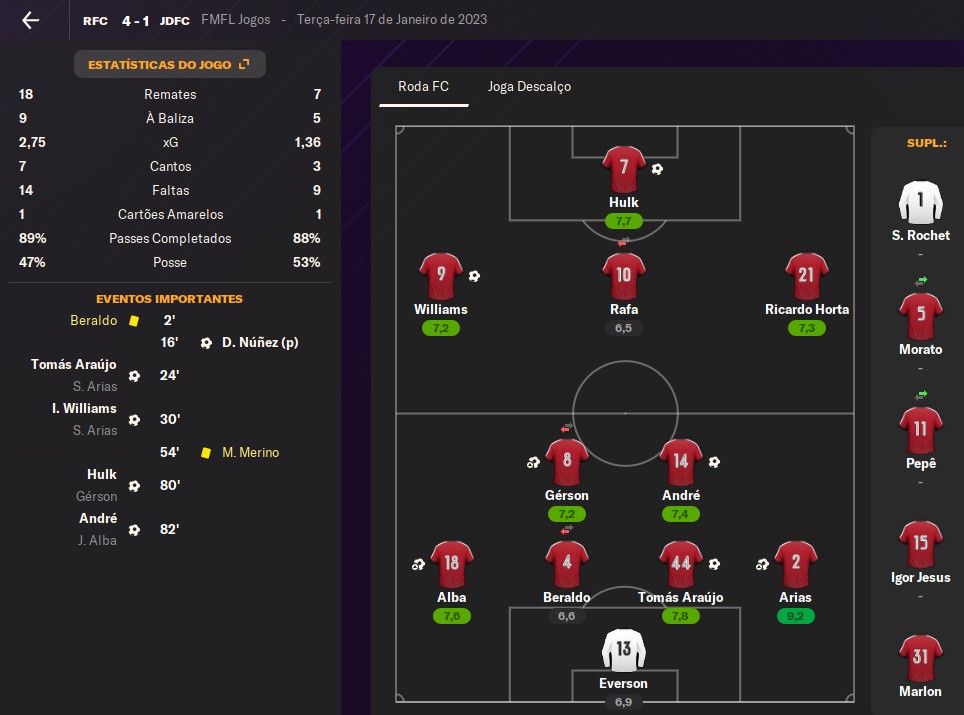The width and height of the screenshot is (964, 715).
Task: Choose Alba's number 18 shirt
Action: click(451, 564)
